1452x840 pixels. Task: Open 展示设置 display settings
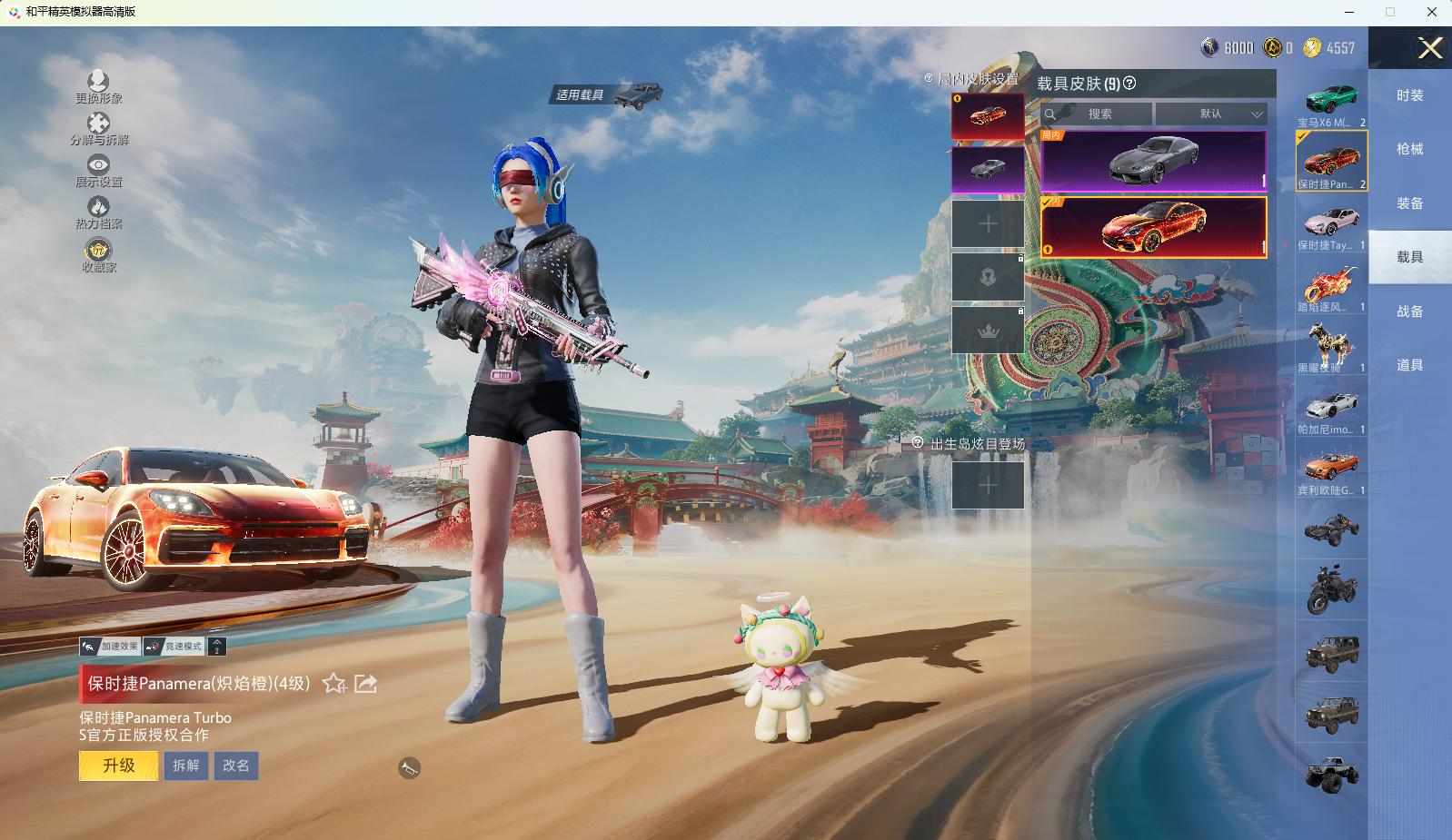coord(98,170)
